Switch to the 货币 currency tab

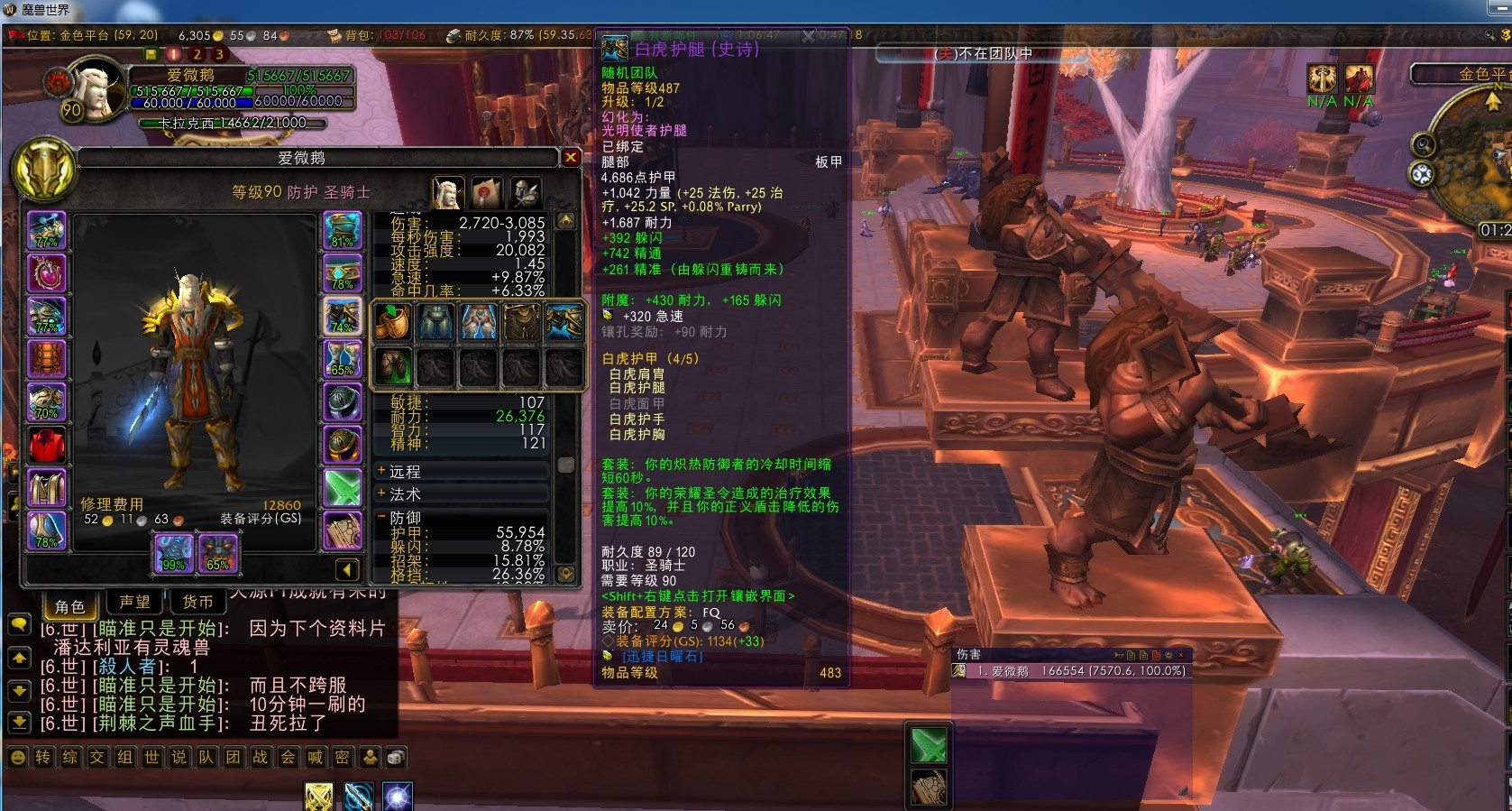(197, 602)
